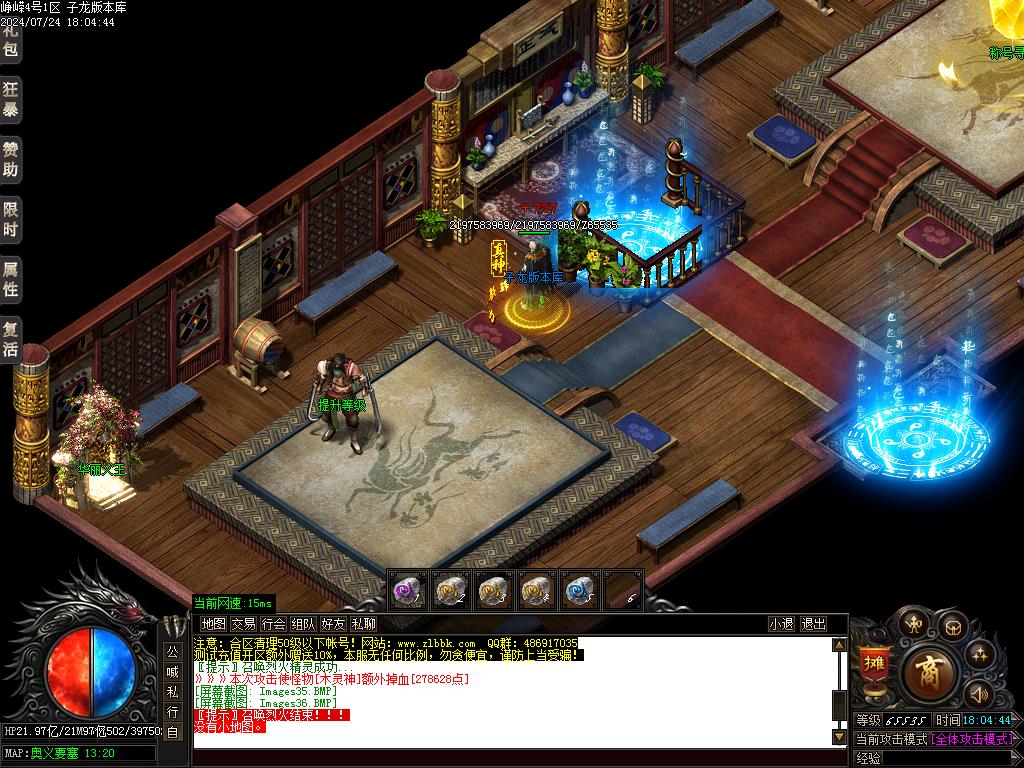
Task: Open the character figure icon button
Action: pos(912,625)
